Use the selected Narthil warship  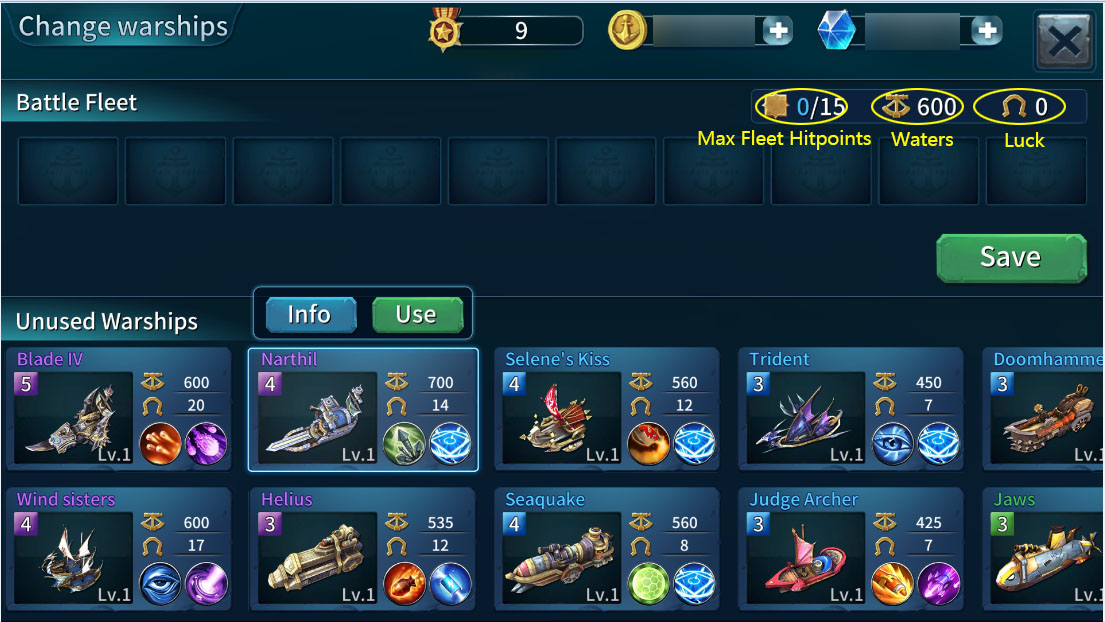[416, 315]
